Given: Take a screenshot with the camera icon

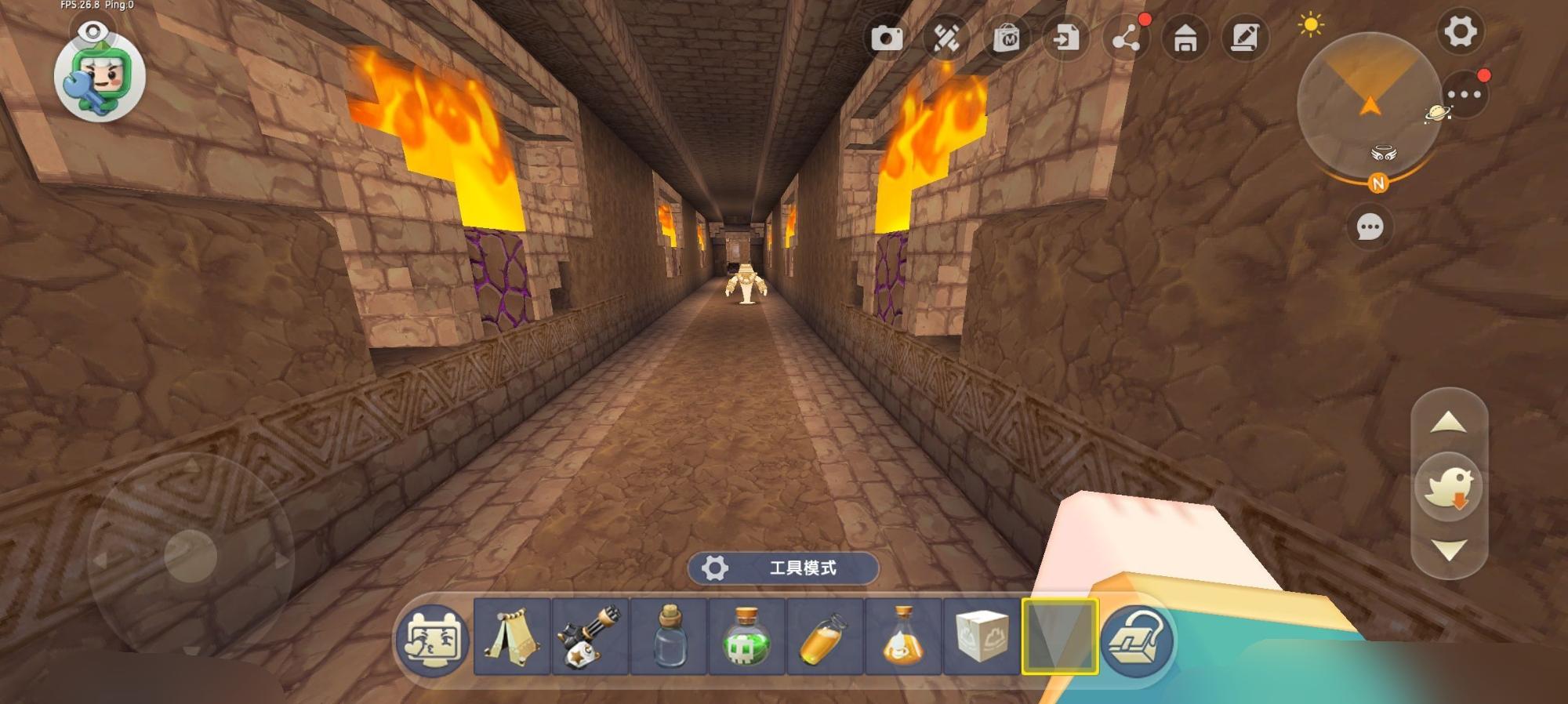Looking at the screenshot, I should click(887, 38).
